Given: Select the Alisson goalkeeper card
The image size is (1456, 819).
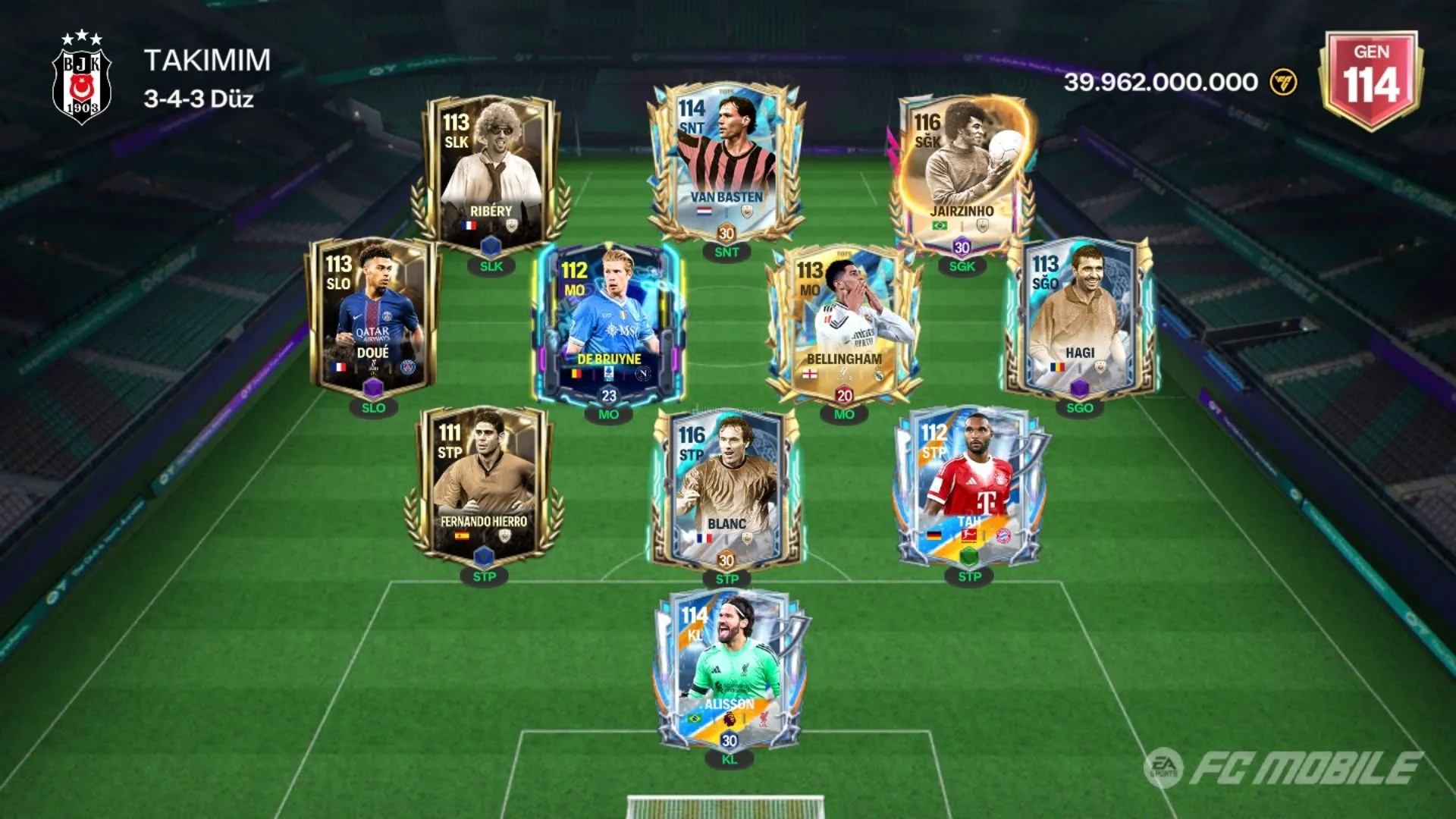Looking at the screenshot, I should tap(729, 667).
